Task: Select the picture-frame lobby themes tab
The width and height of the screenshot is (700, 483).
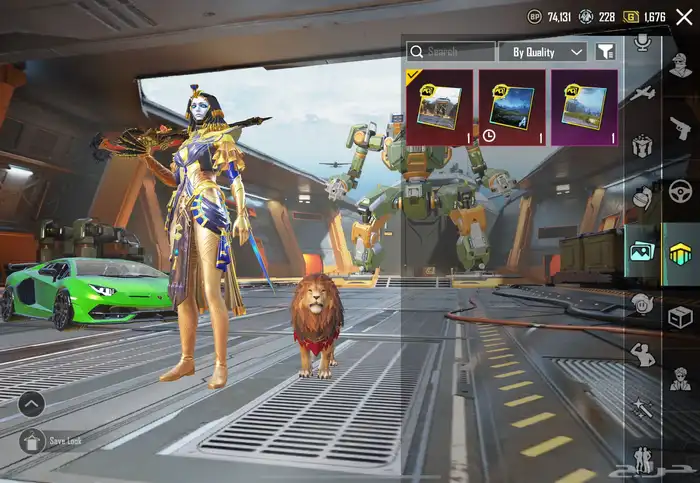Action: click(642, 250)
